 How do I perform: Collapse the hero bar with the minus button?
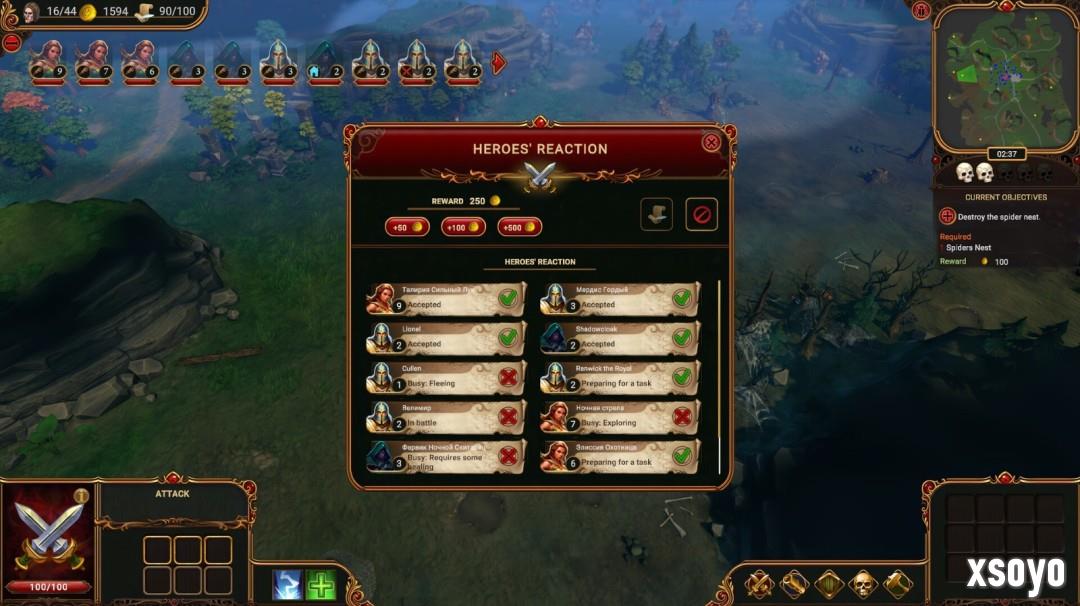[x=11, y=43]
